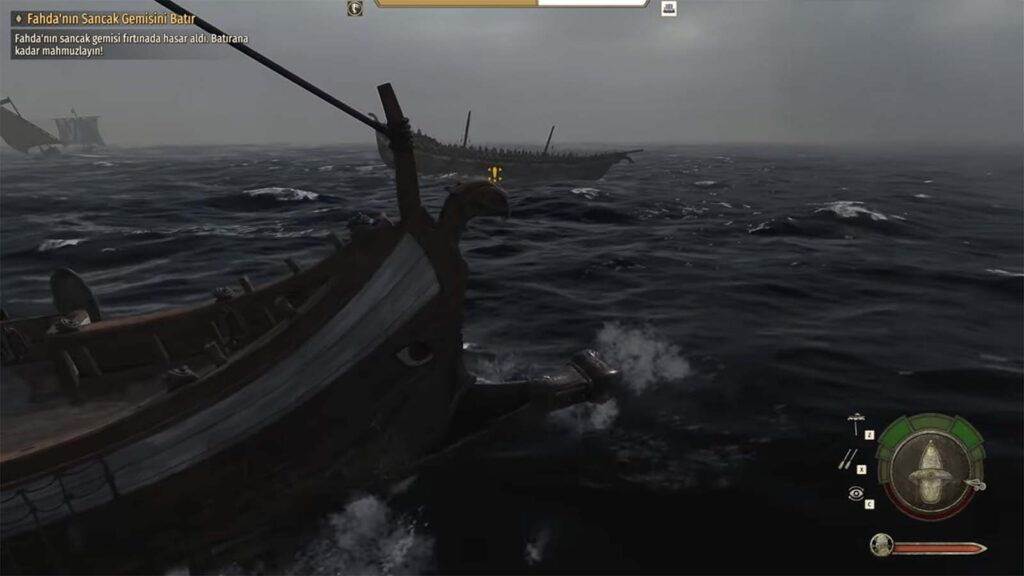The width and height of the screenshot is (1024, 576).
Task: Click the yellow exclamation target marker
Action: pyautogui.click(x=495, y=174)
